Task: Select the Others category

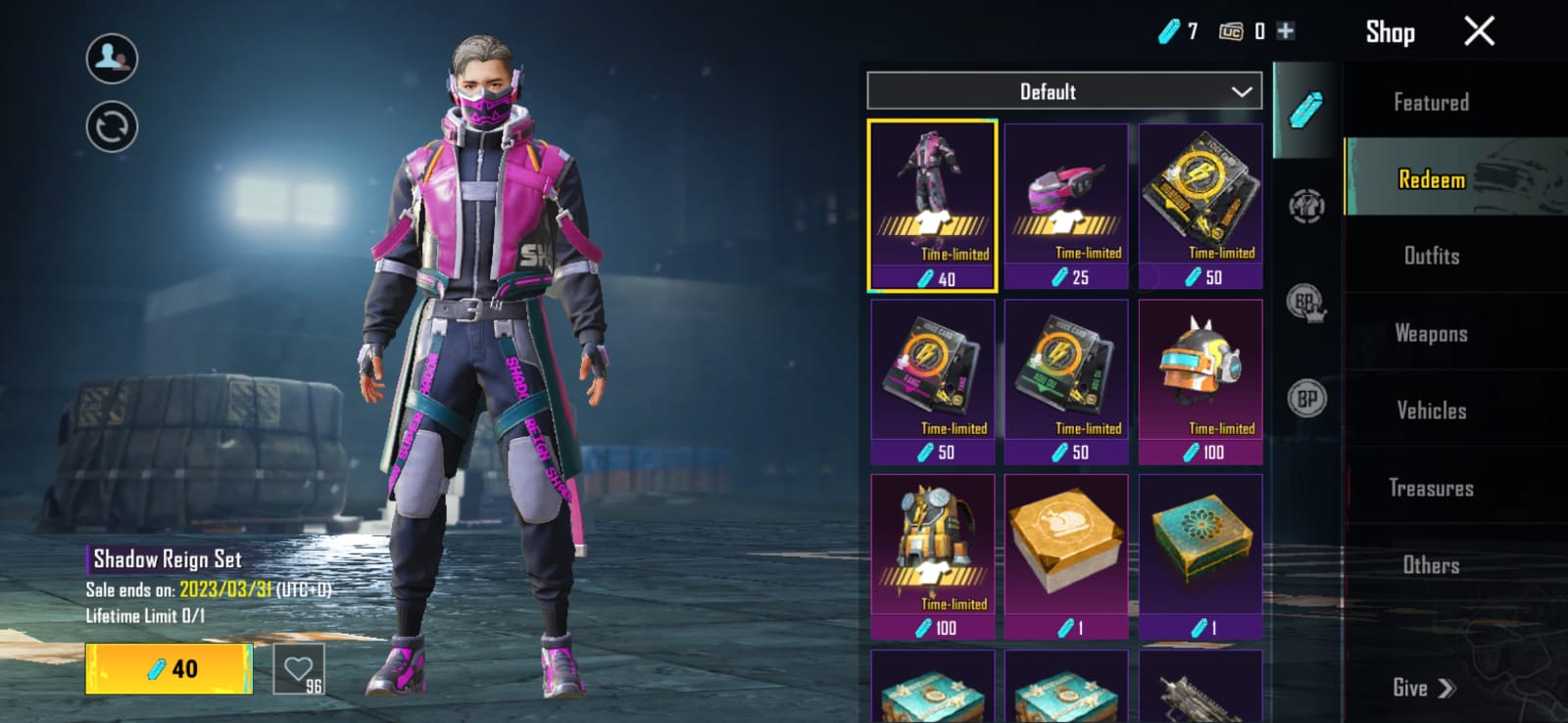Action: point(1431,565)
